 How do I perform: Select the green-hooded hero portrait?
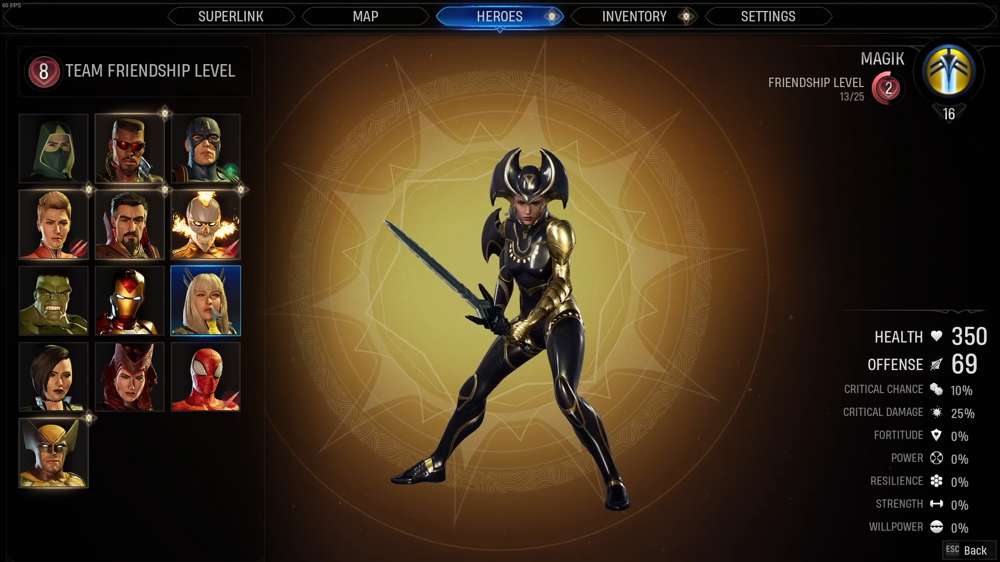(54, 148)
